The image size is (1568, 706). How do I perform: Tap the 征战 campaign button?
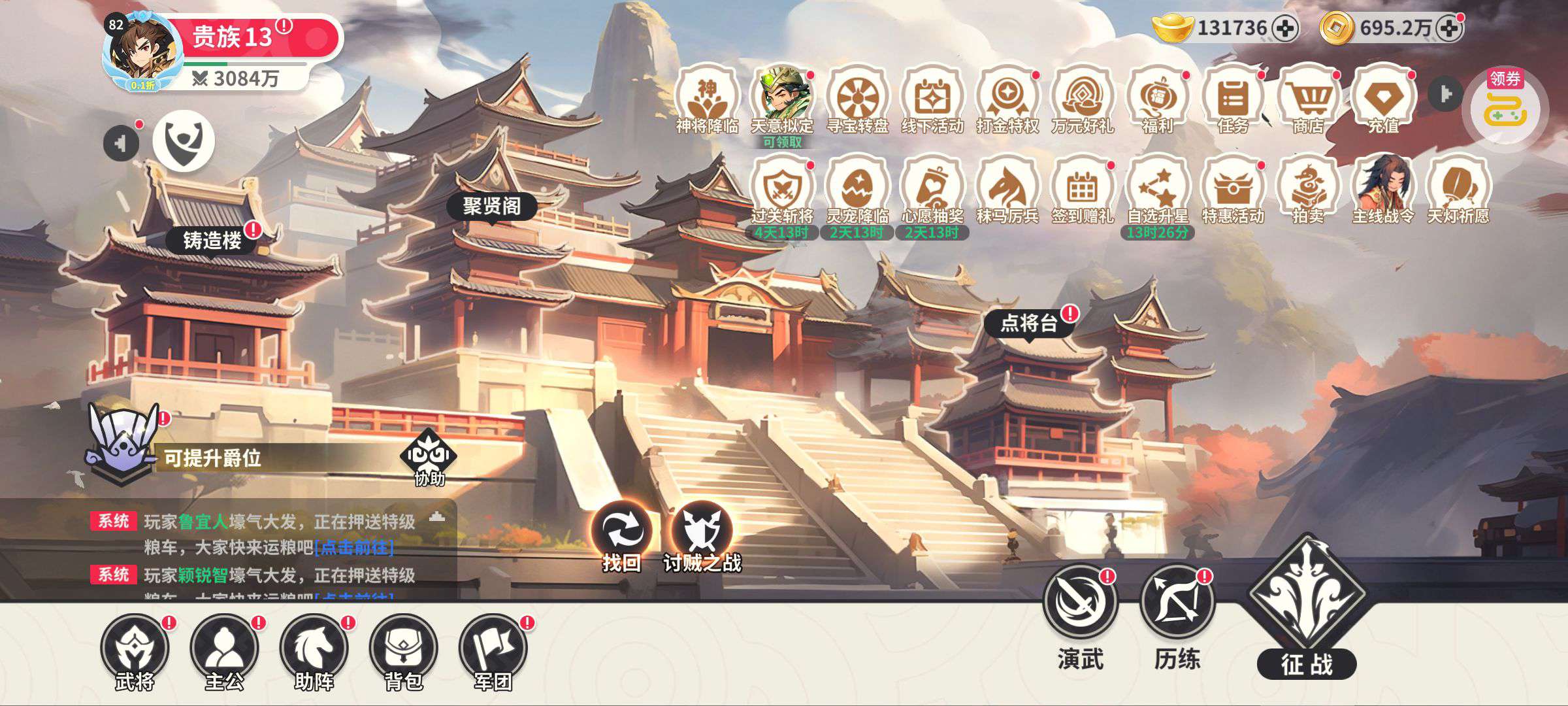point(1307,608)
